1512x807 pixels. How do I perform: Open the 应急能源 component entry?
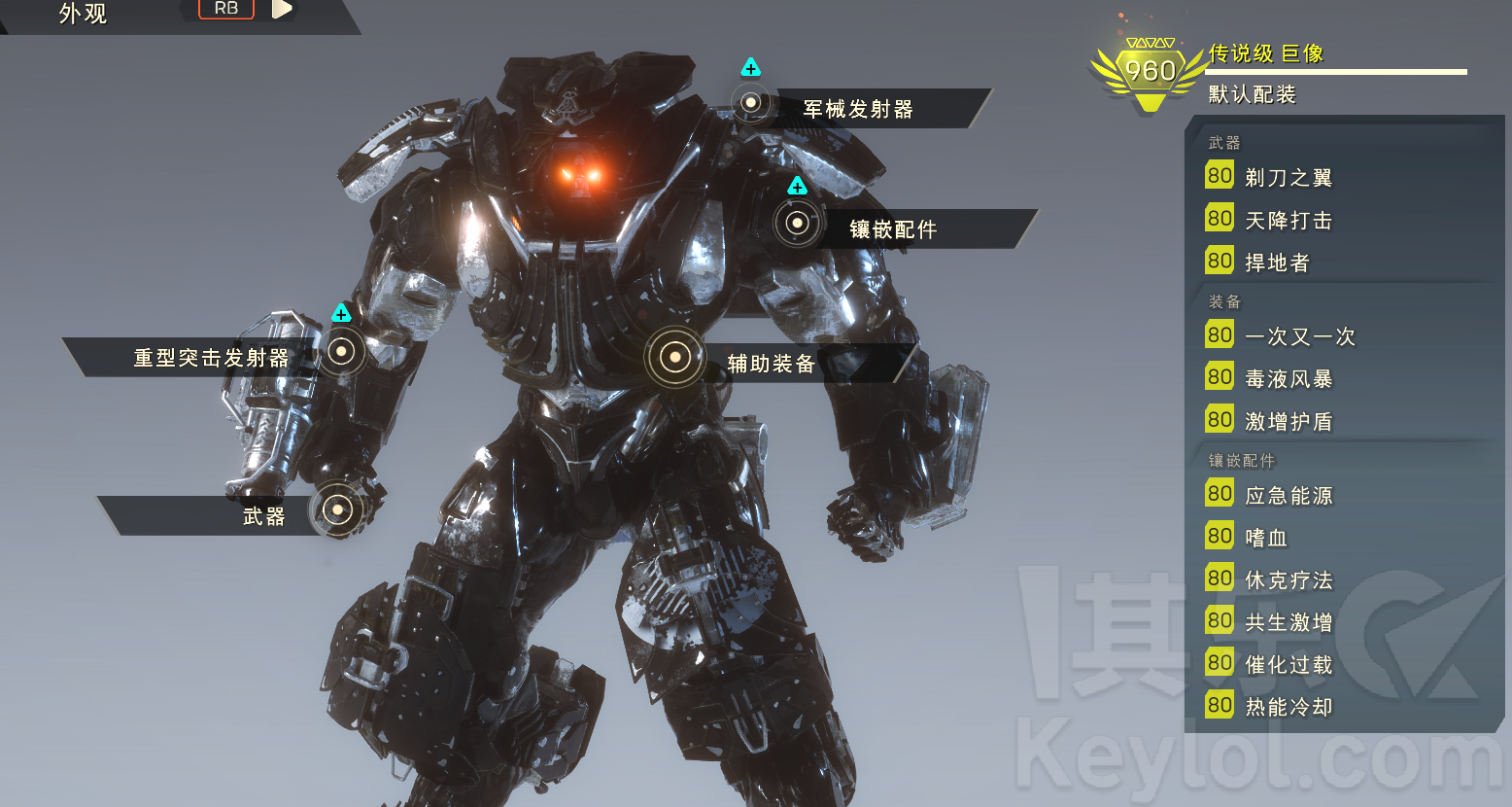pos(1289,496)
